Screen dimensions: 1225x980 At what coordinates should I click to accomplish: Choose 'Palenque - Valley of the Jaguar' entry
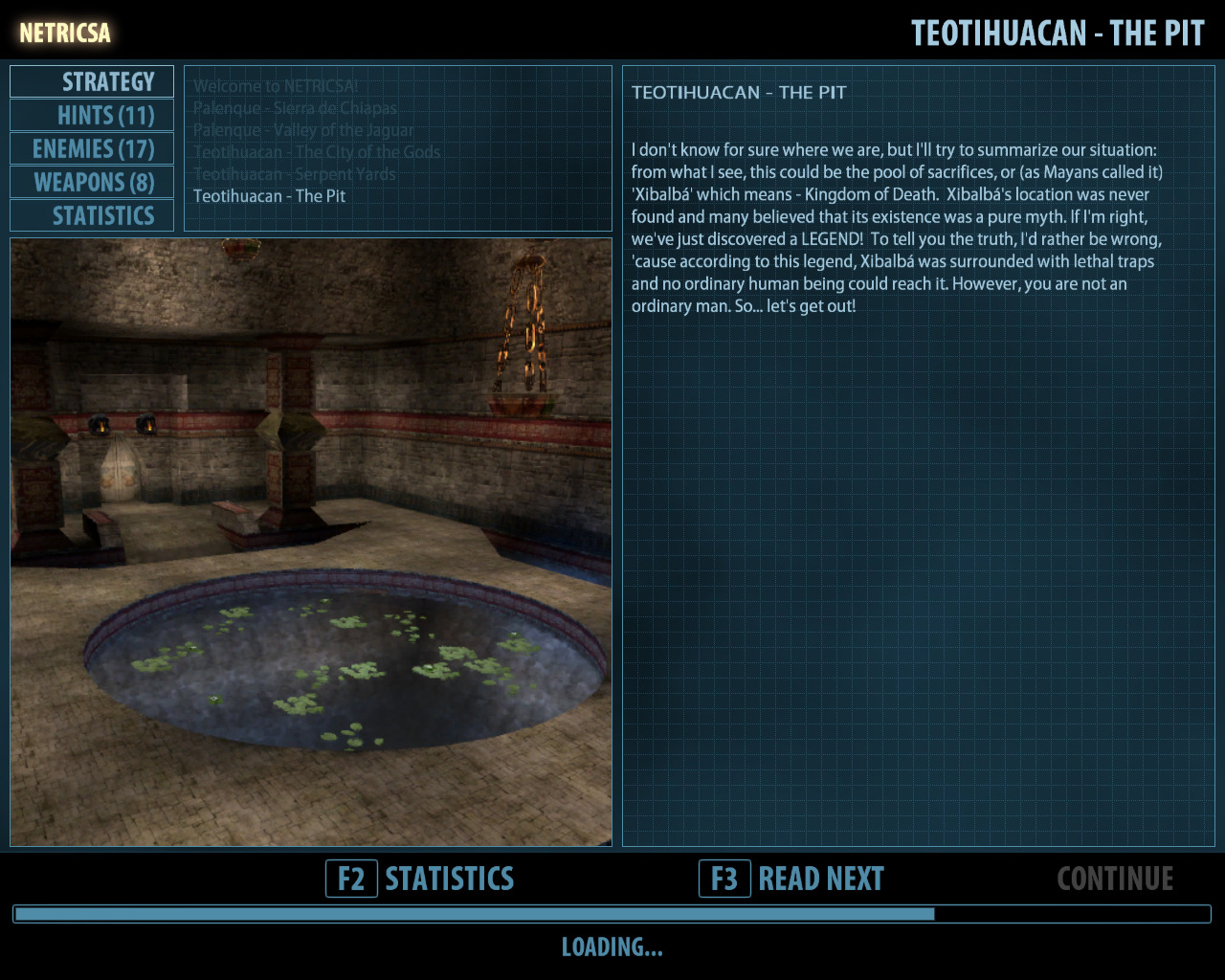click(x=303, y=130)
